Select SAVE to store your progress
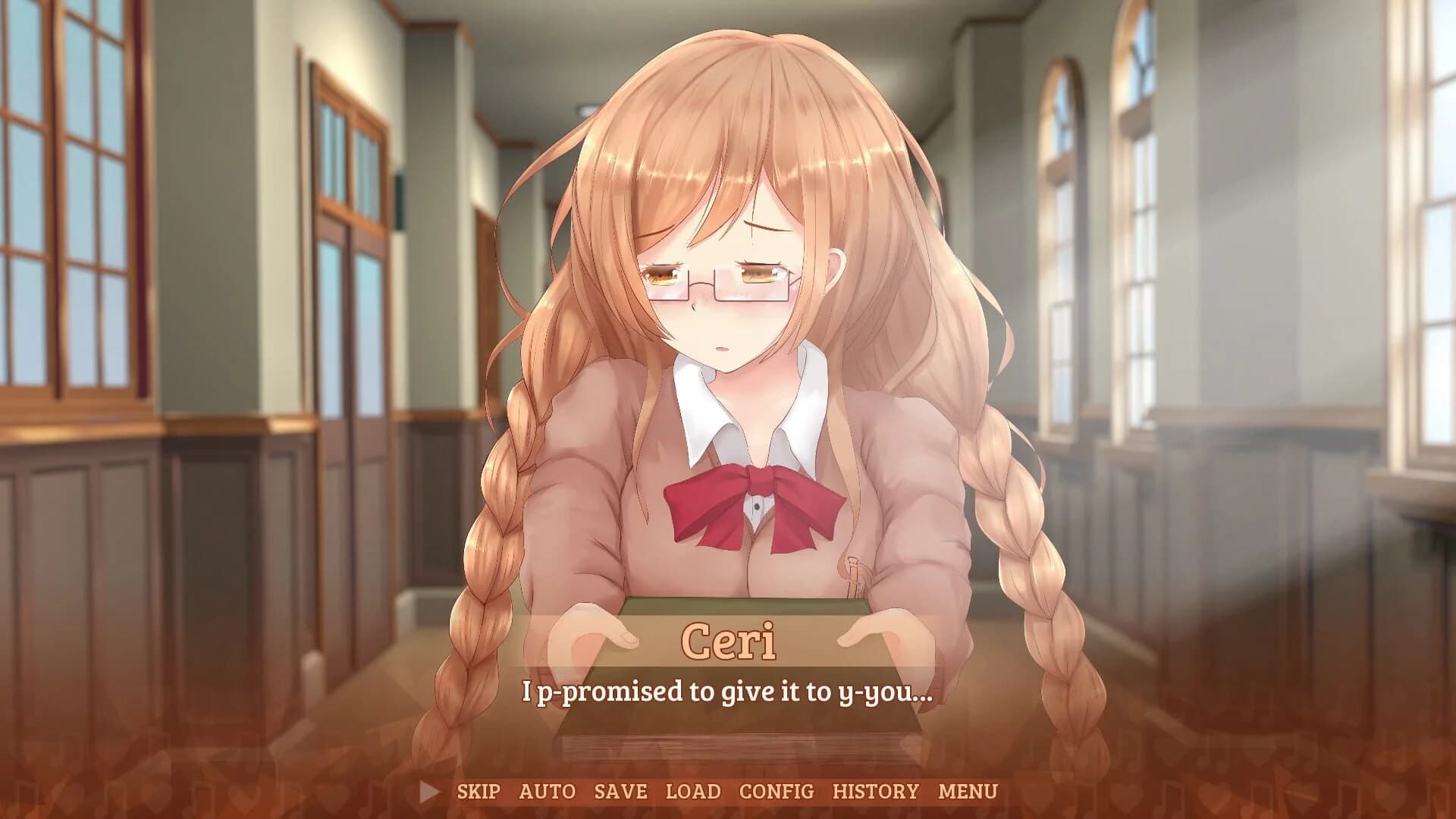The height and width of the screenshot is (819, 1456). coord(621,791)
